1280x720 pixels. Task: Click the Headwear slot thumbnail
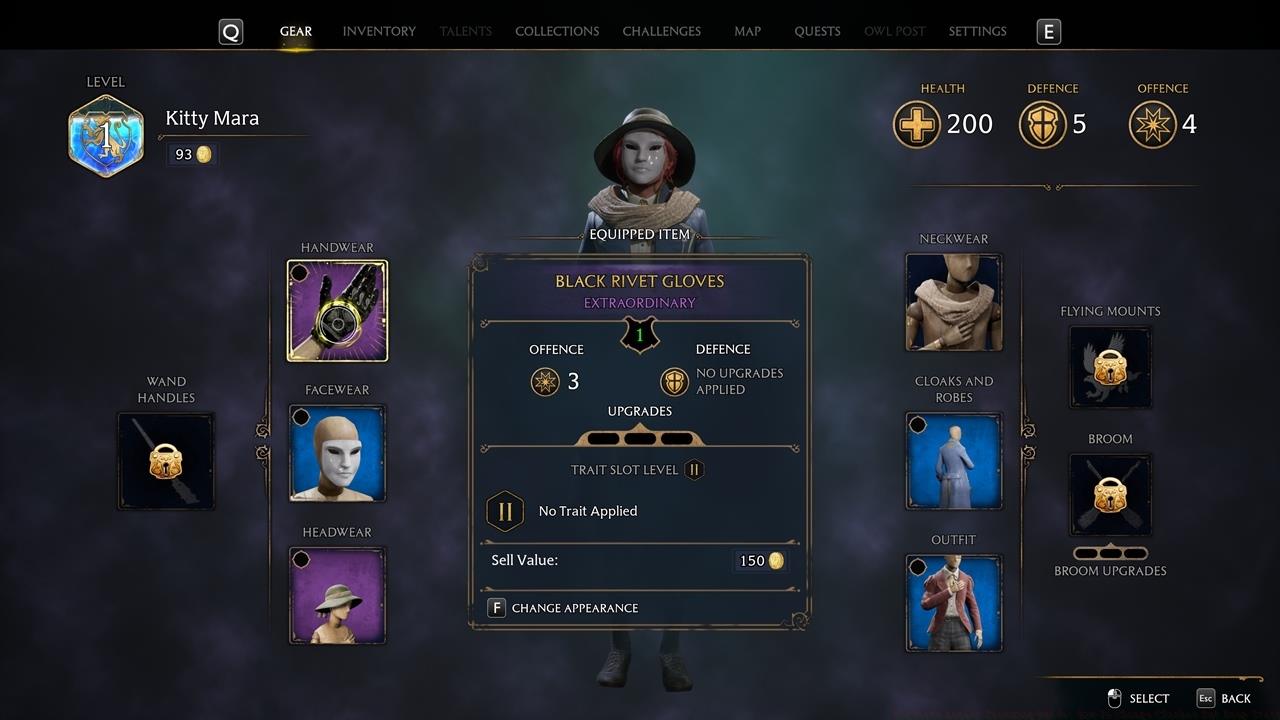click(337, 595)
